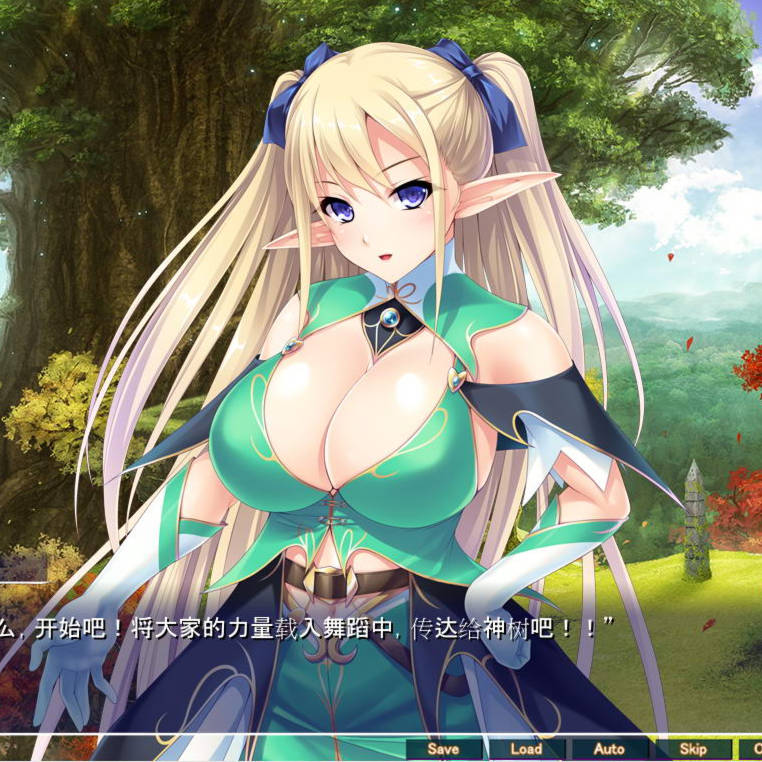Image resolution: width=762 pixels, height=762 pixels.
Task: Open the Load menu
Action: coord(526,749)
